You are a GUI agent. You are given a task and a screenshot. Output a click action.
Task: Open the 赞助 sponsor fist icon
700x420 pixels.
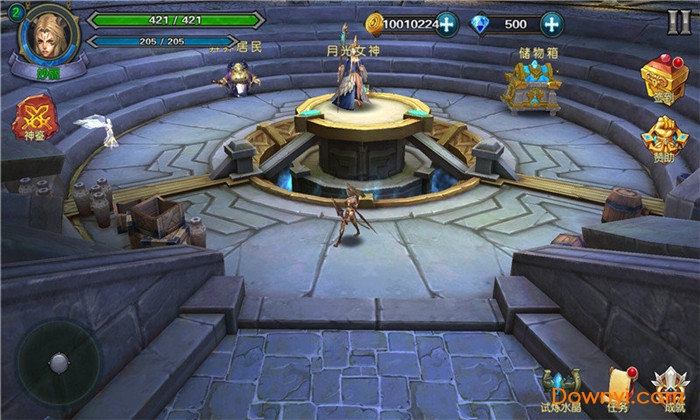[662, 138]
